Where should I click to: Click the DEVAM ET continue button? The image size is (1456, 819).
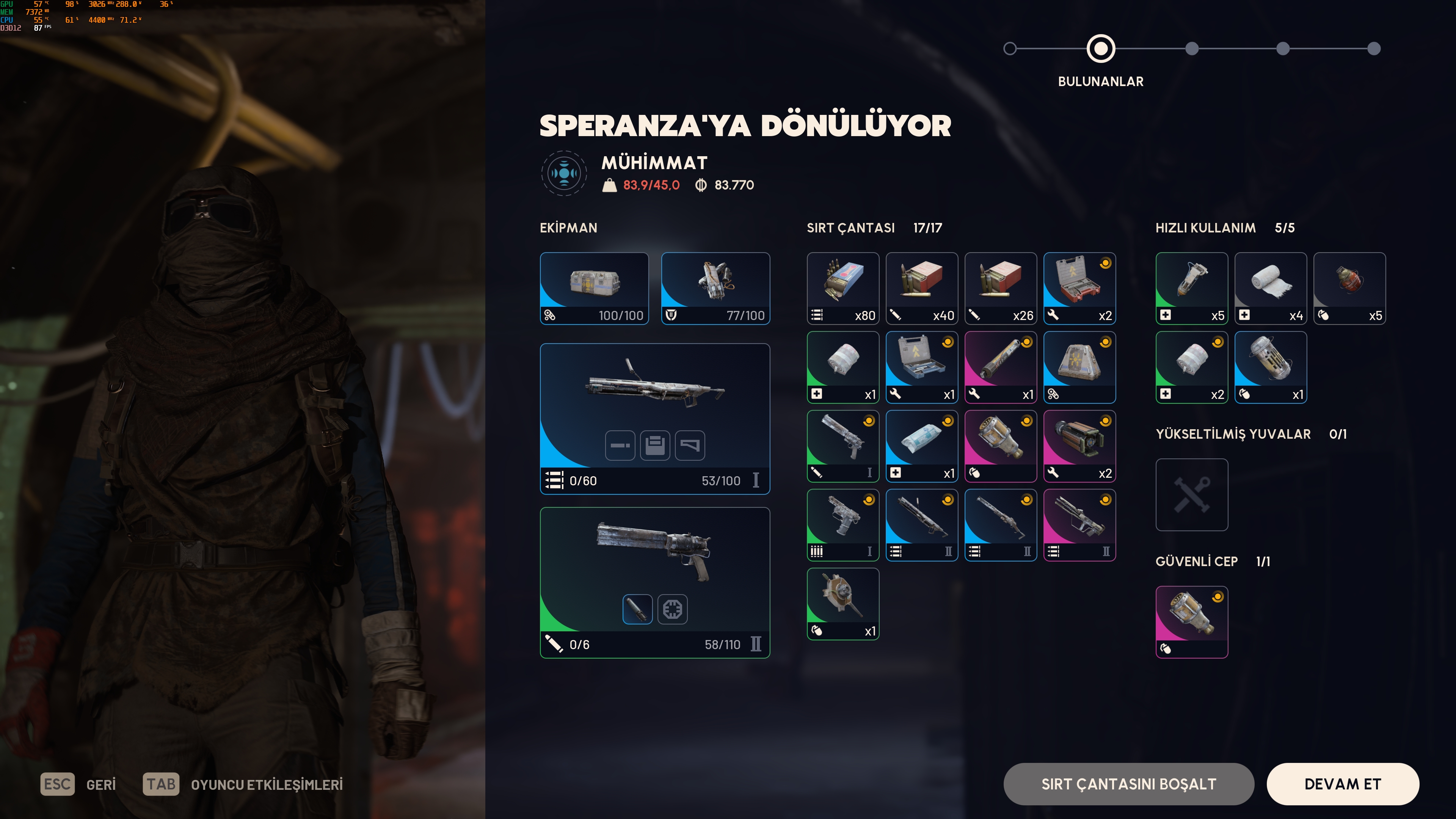coord(1342,784)
